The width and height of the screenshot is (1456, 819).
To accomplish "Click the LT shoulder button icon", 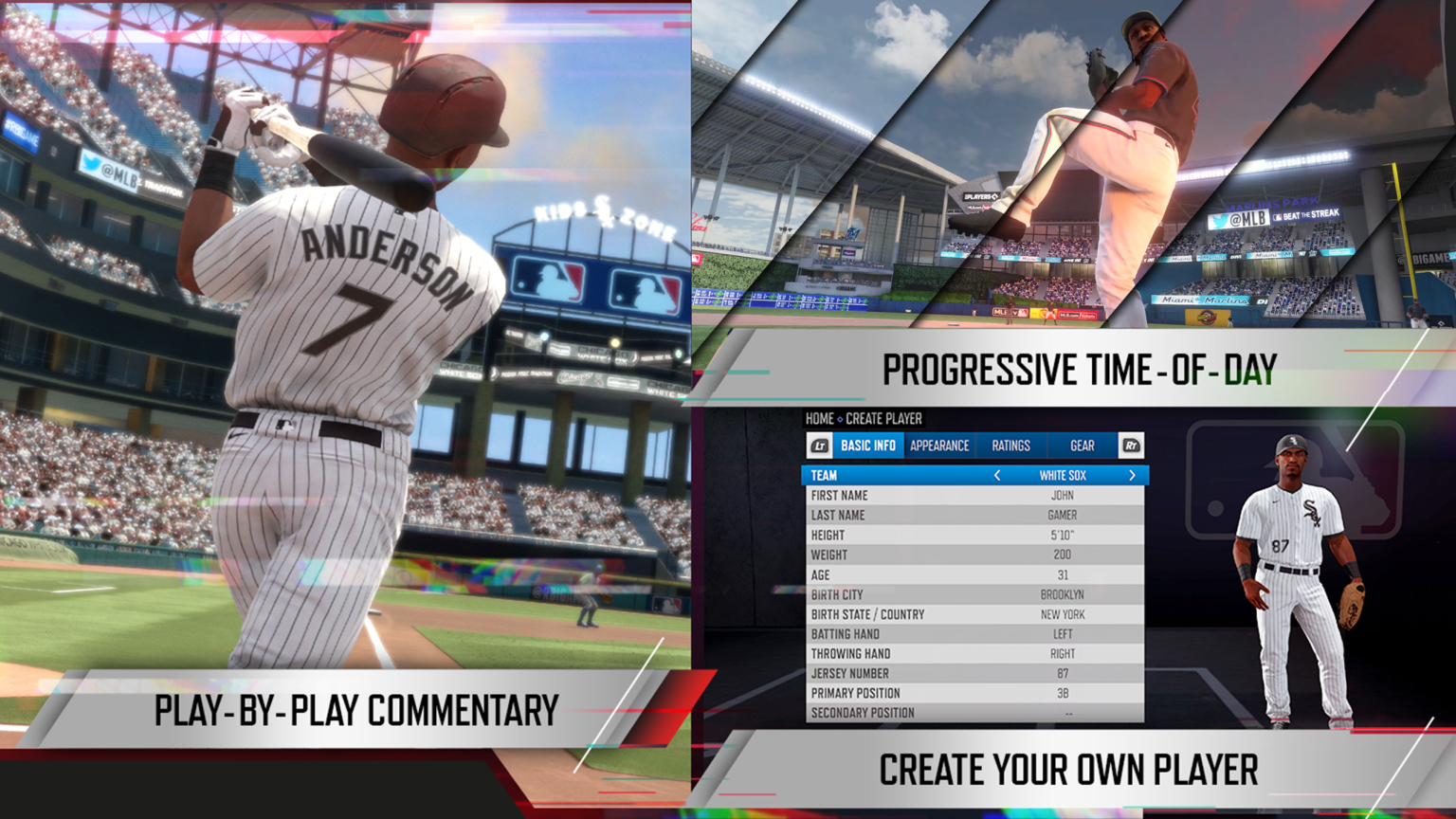I will [x=818, y=445].
